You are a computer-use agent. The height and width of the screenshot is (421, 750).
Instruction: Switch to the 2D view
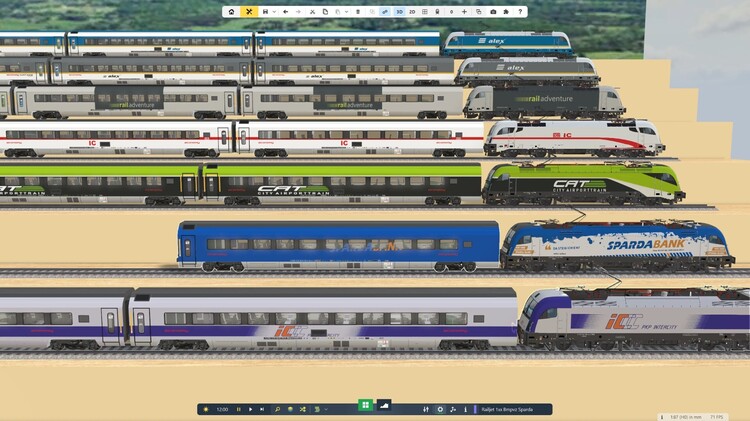click(412, 12)
